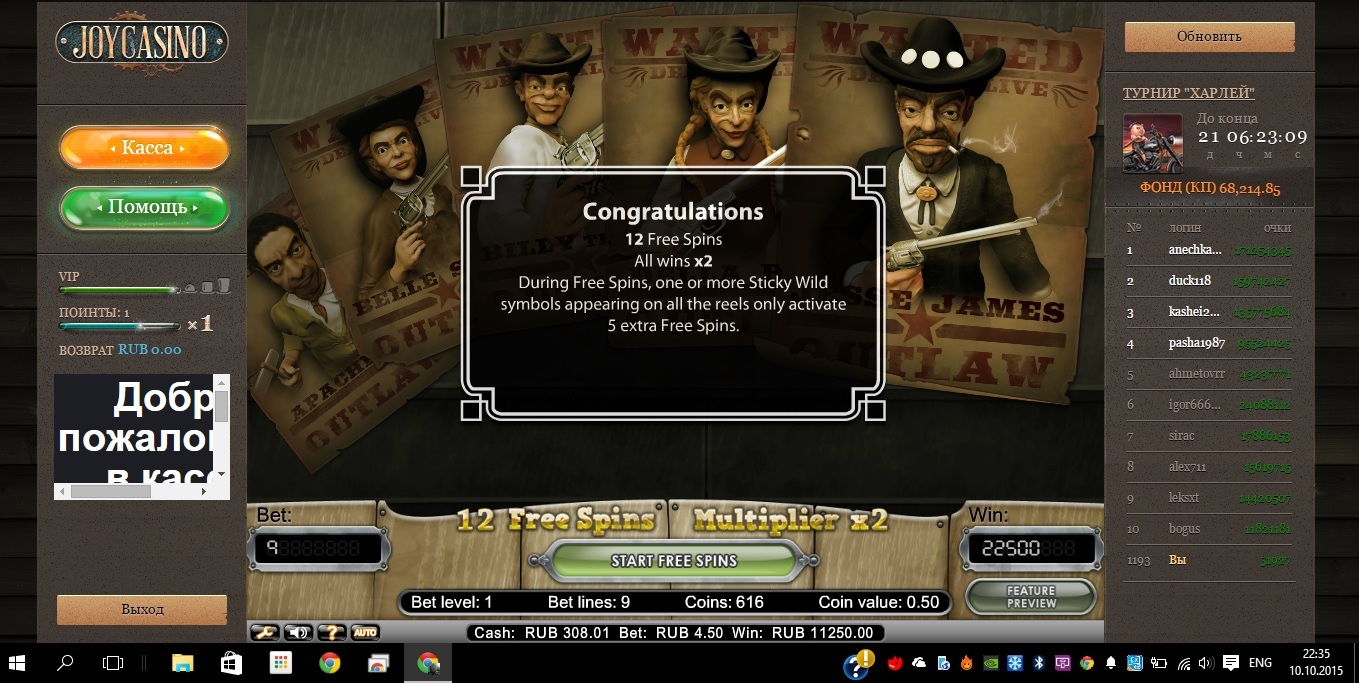Open the wrench game settings
1359x683 pixels.
coord(265,632)
